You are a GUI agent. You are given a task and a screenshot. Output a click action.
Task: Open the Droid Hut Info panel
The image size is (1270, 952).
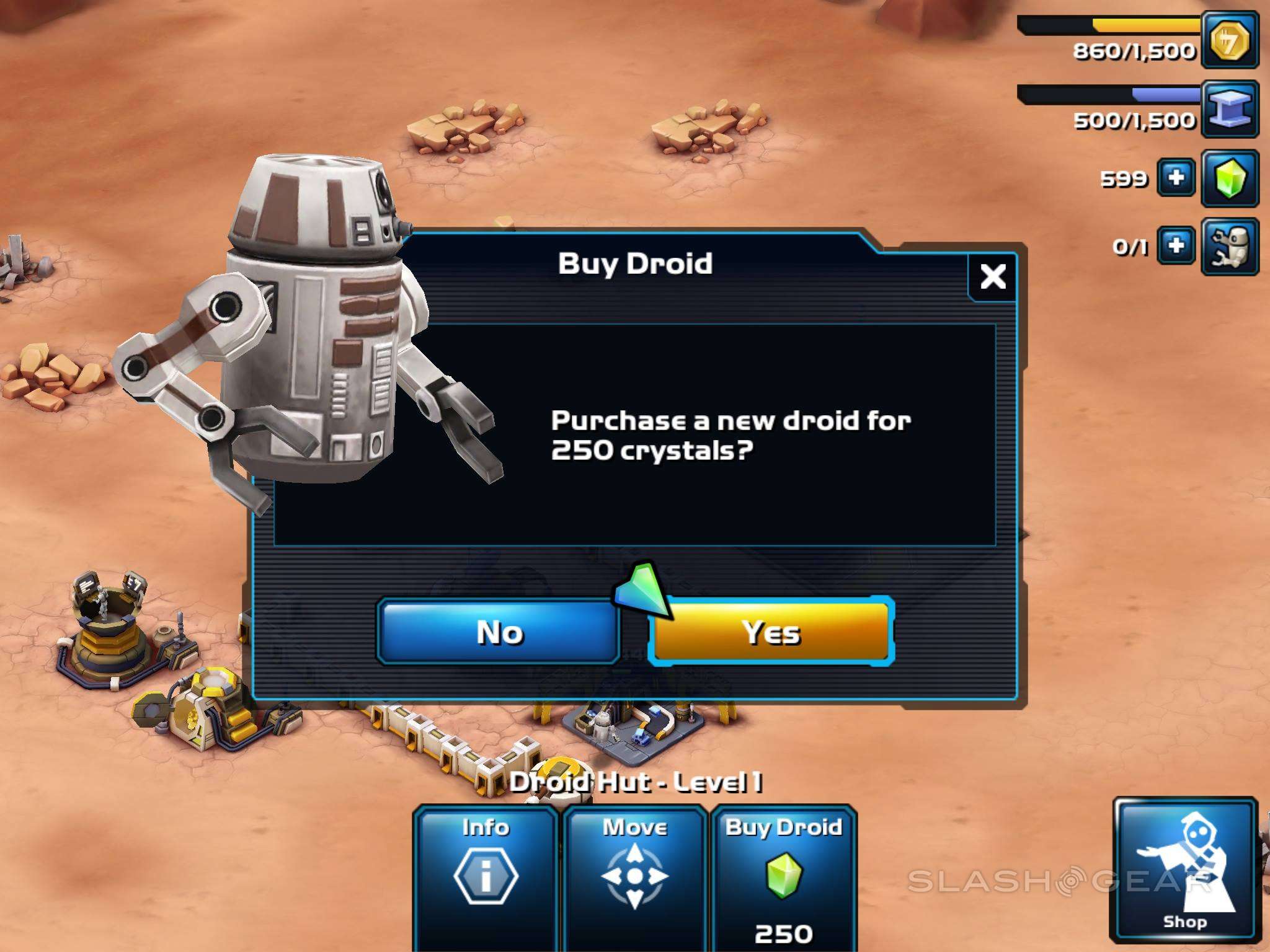[x=486, y=875]
